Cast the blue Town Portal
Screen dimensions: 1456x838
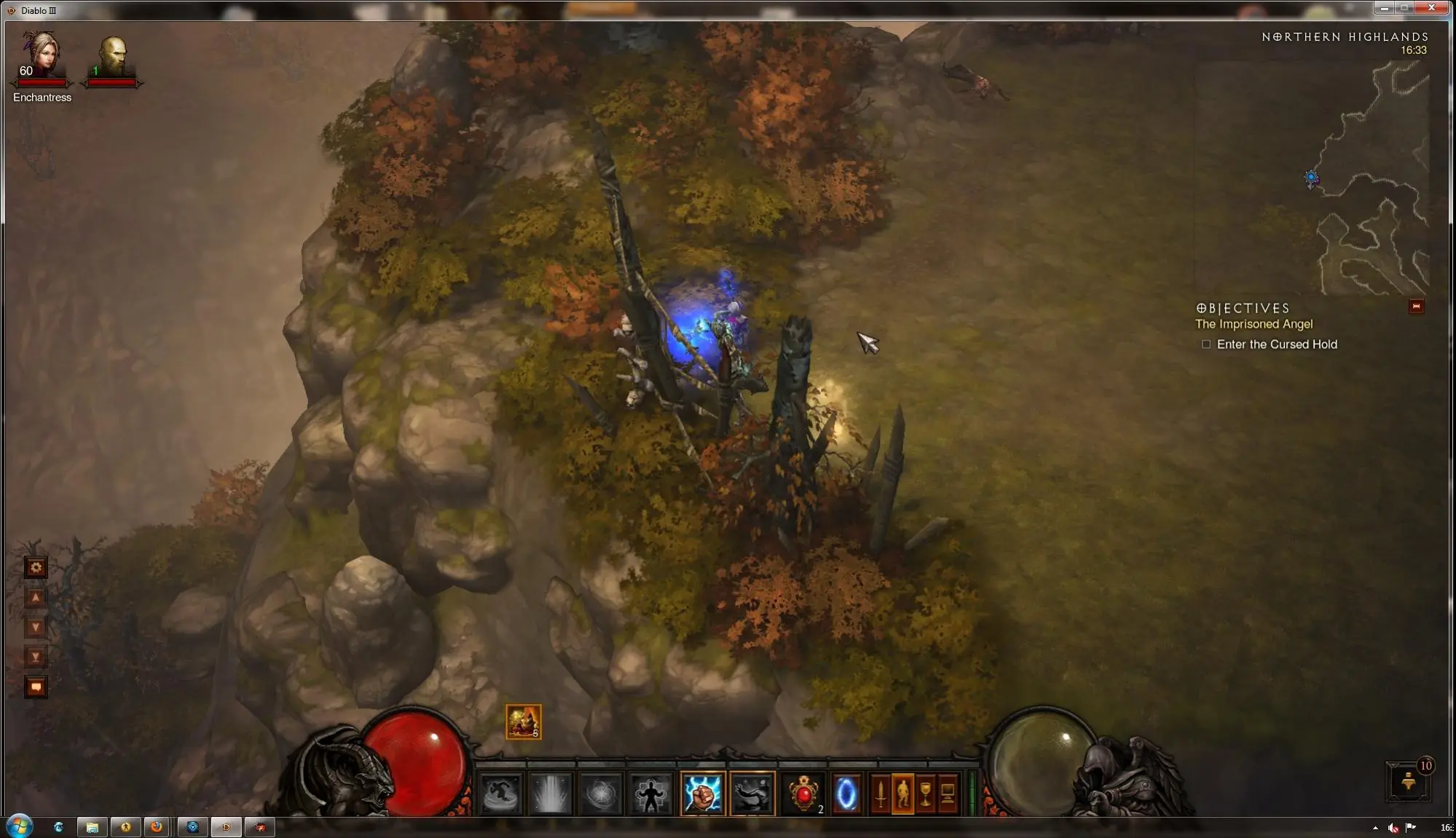tap(846, 794)
